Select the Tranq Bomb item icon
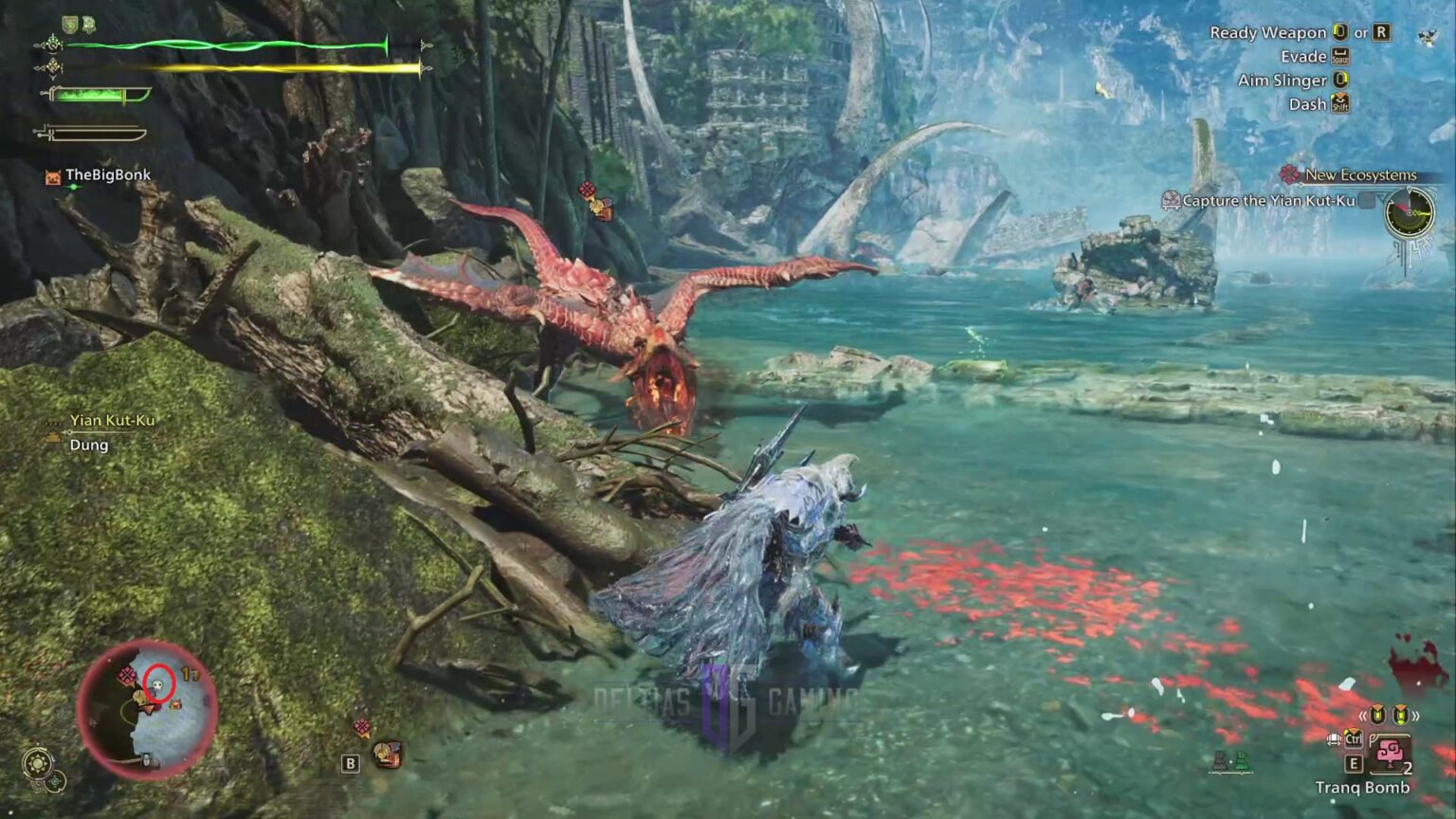 click(1392, 752)
